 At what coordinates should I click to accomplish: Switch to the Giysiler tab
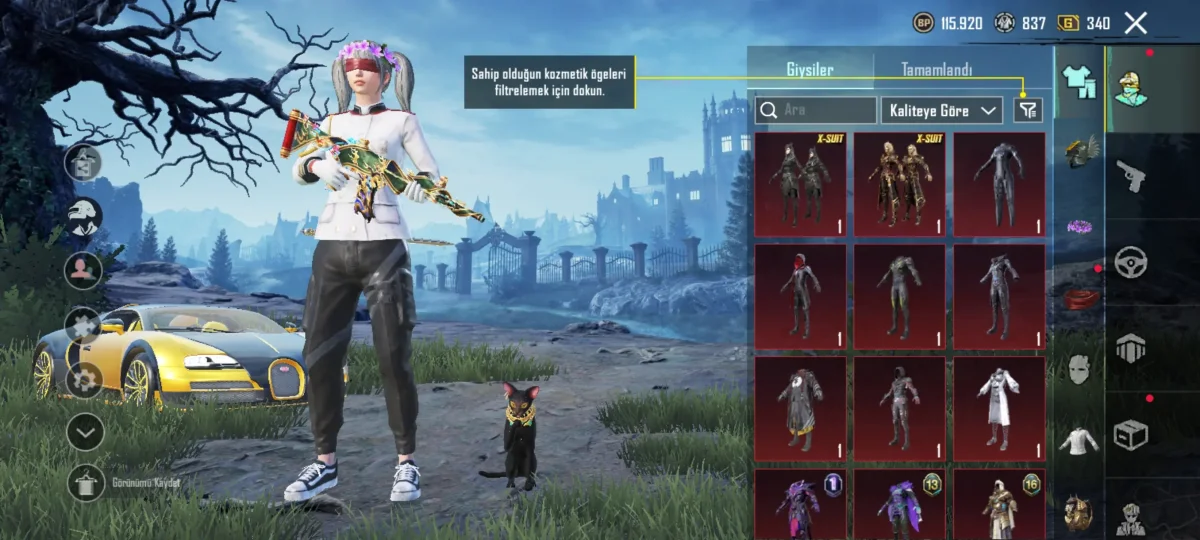(810, 71)
